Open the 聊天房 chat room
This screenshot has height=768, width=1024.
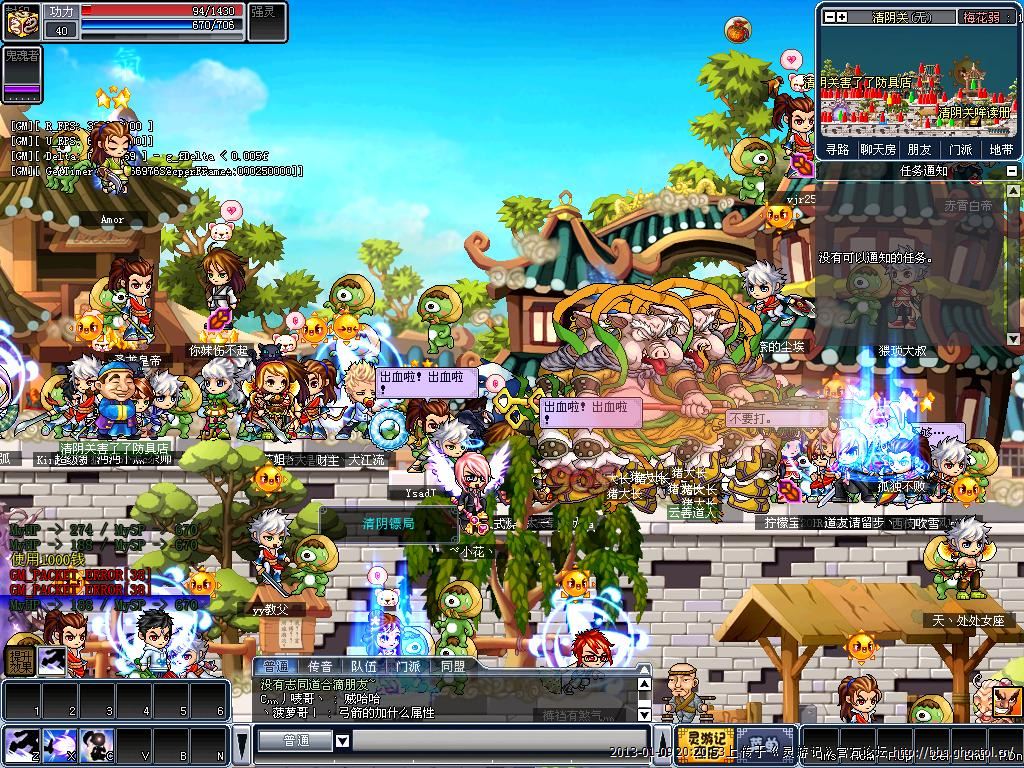tap(878, 149)
